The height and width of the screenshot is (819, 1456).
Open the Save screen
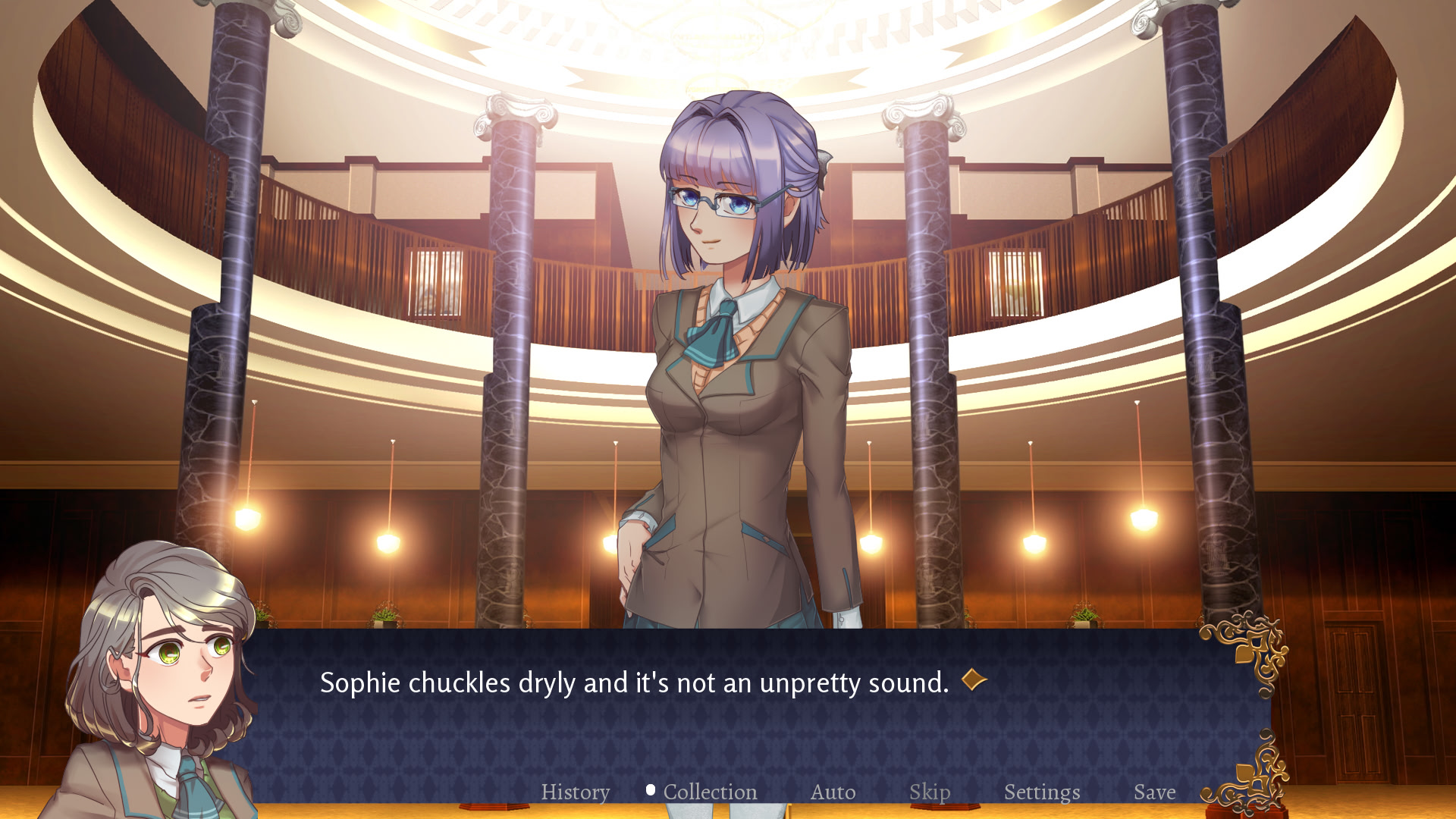pos(1154,792)
